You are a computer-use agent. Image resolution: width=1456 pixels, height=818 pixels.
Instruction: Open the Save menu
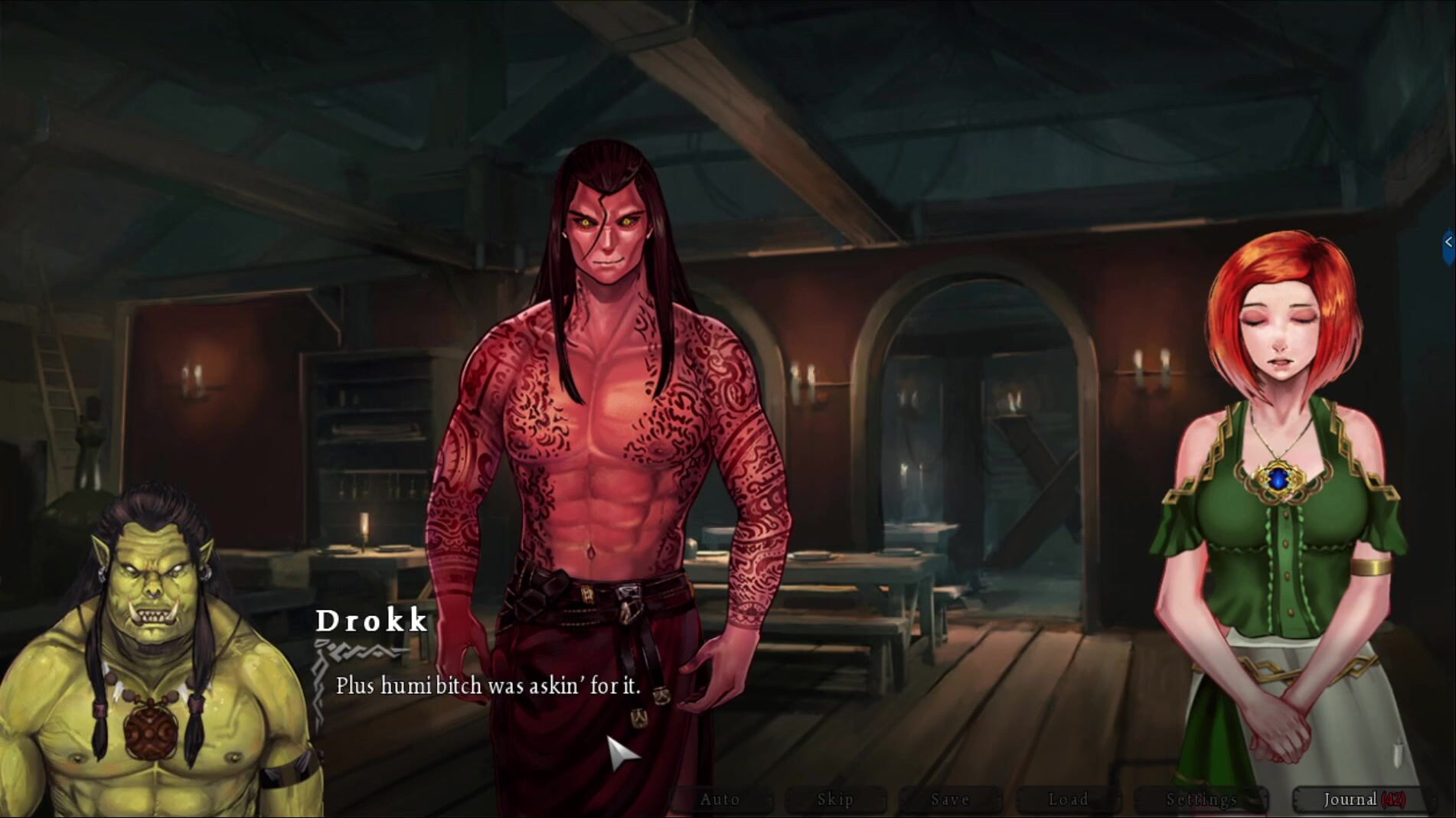[950, 800]
